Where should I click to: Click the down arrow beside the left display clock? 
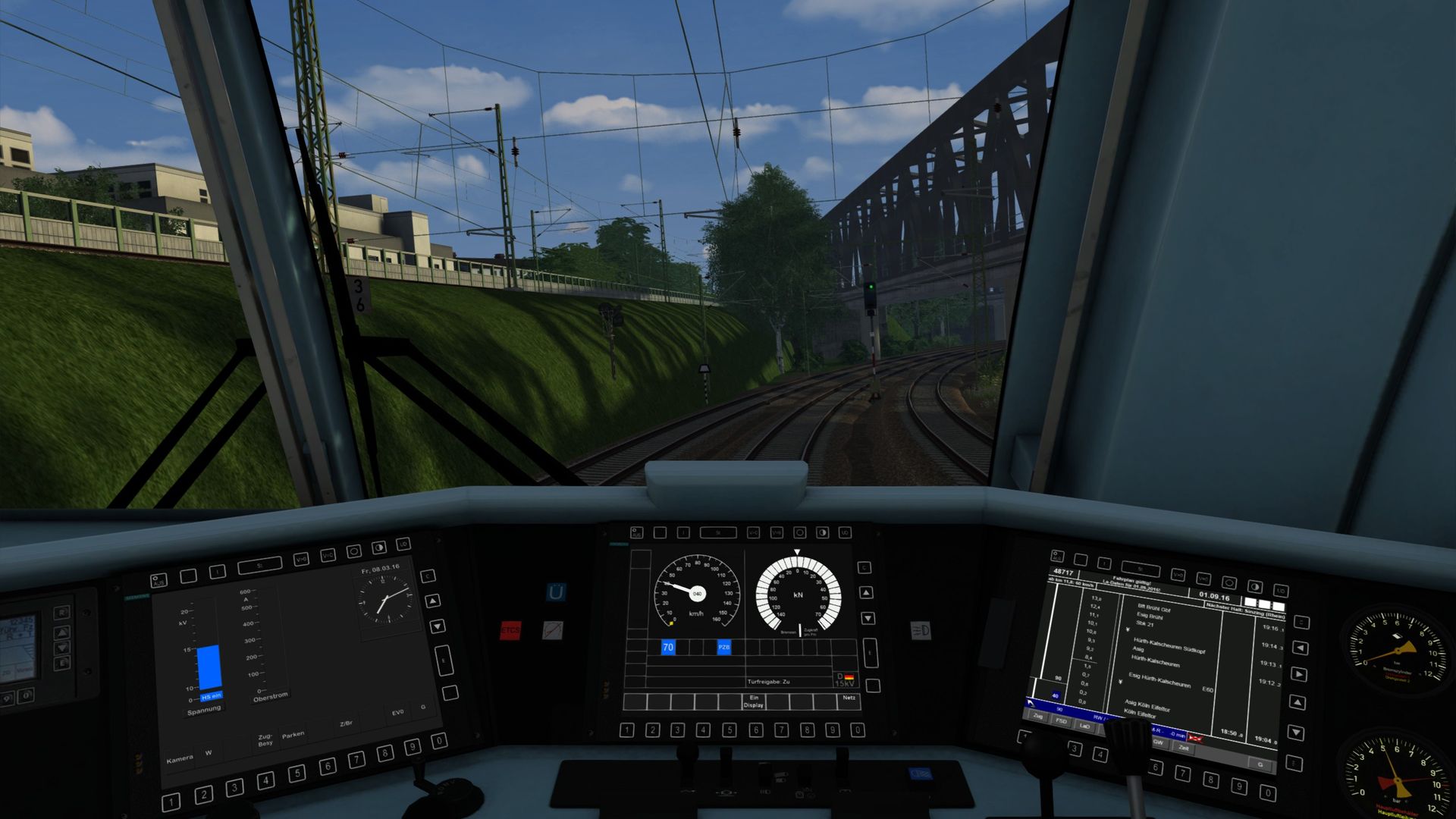click(x=438, y=626)
